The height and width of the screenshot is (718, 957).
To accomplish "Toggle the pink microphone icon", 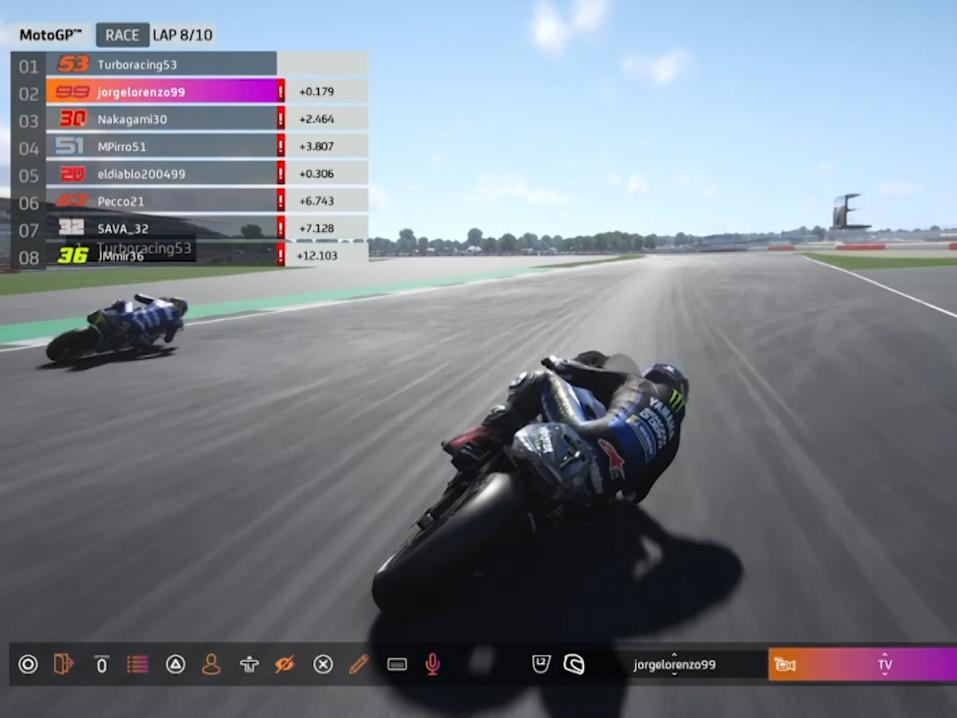I will pos(433,664).
